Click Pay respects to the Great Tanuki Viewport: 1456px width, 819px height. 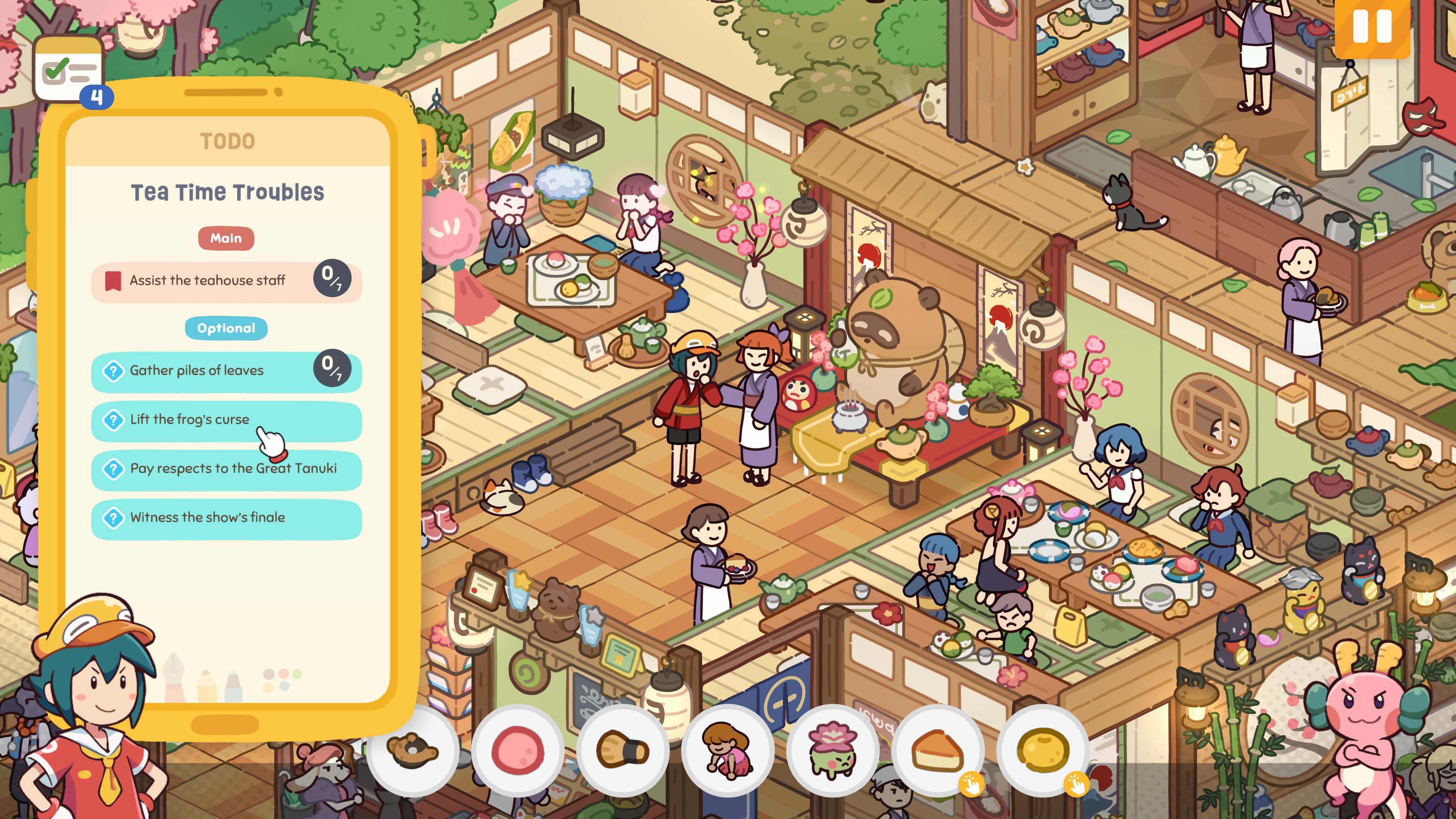[234, 469]
